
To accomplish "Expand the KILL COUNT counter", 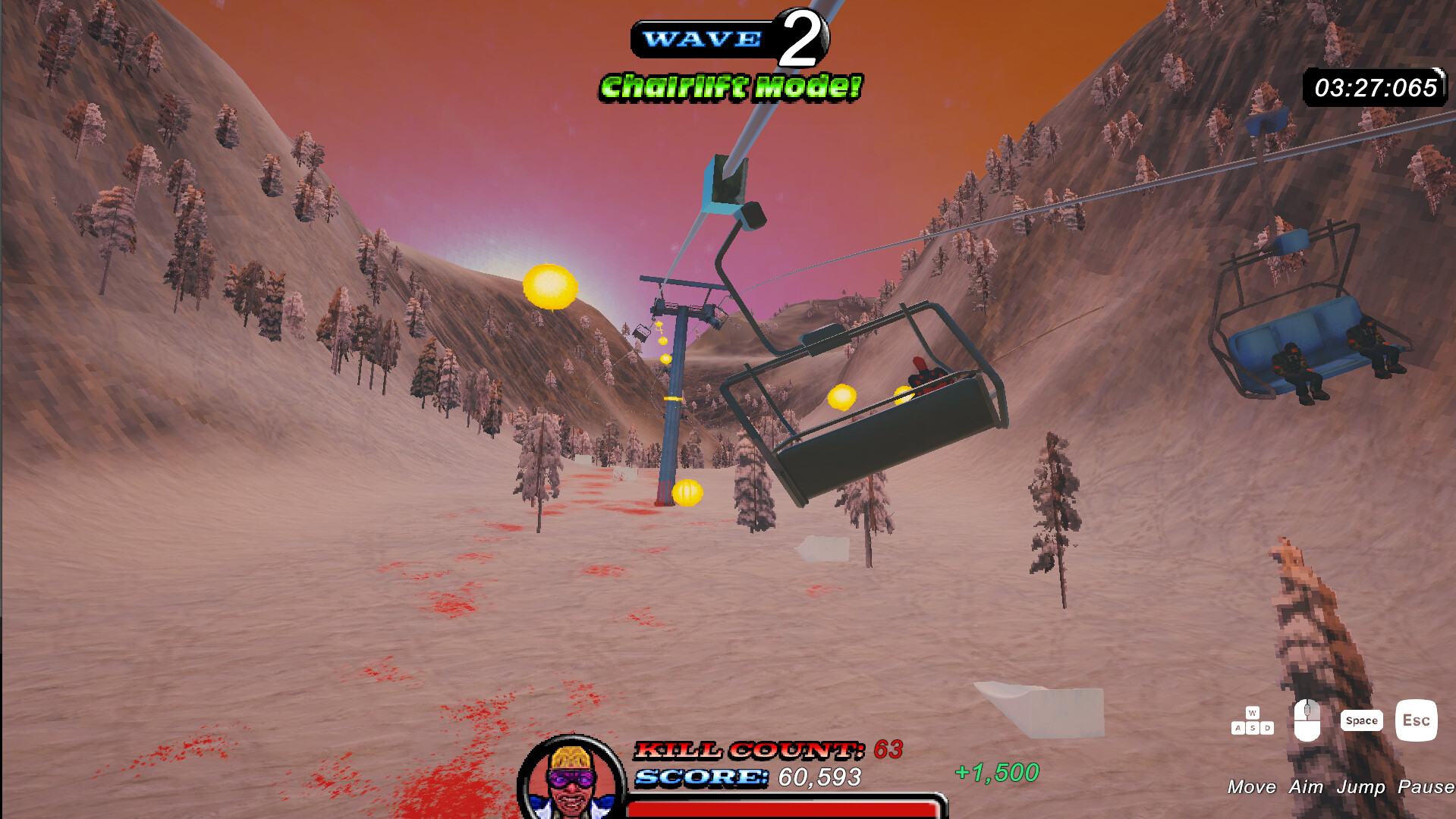I will coord(751,752).
